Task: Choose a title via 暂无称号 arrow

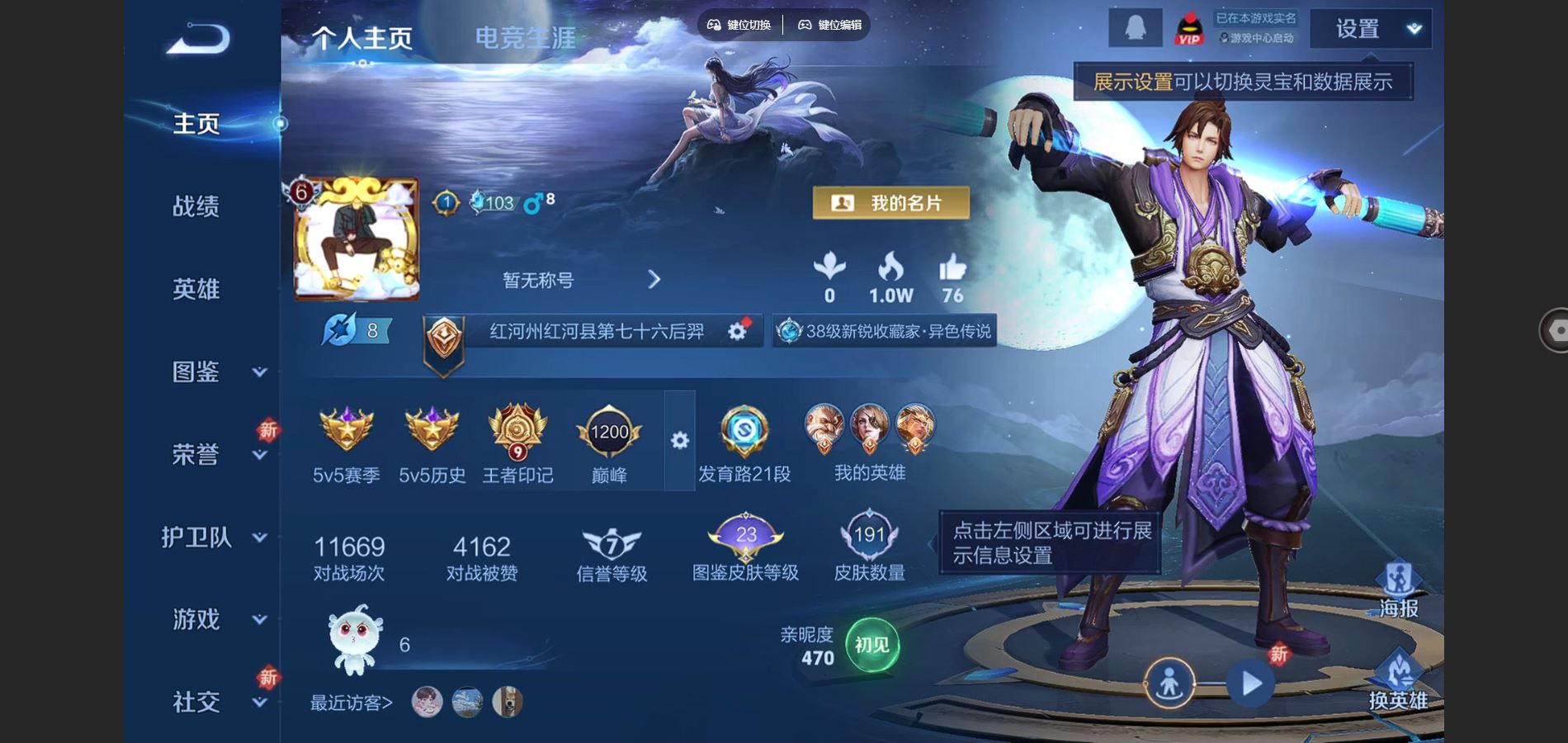Action: coord(654,280)
